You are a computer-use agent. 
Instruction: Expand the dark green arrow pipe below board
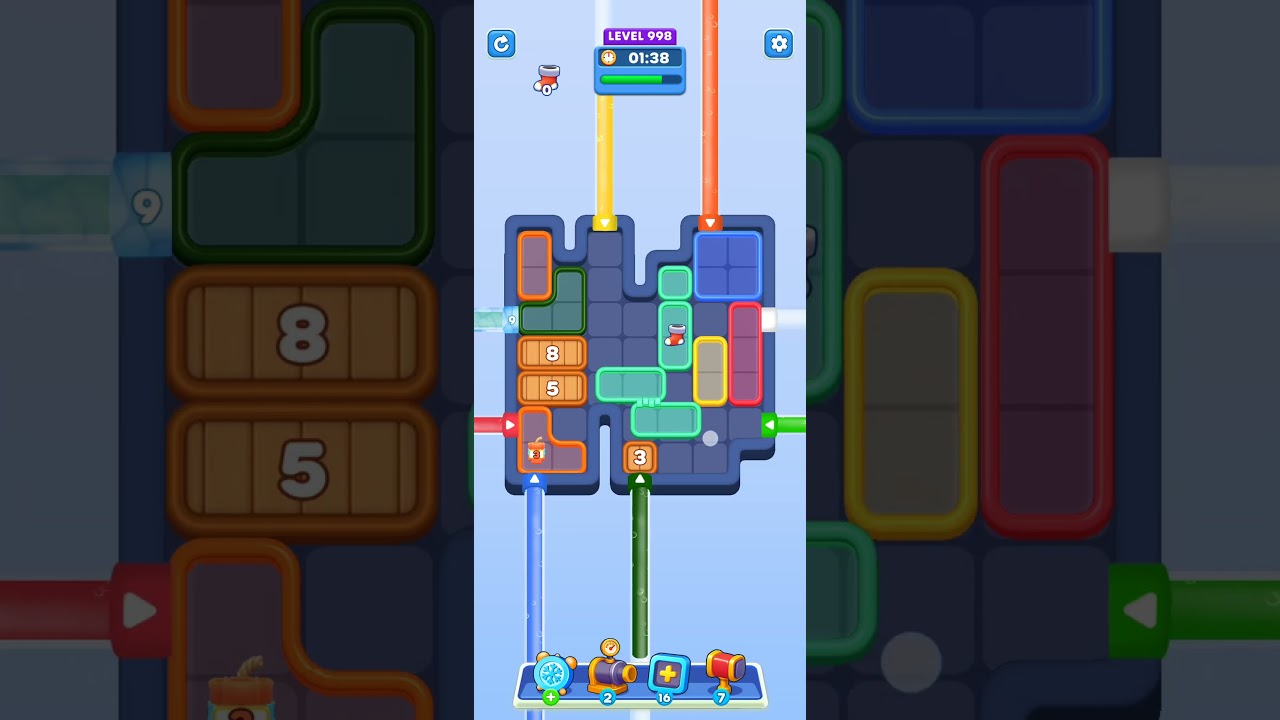click(641, 478)
